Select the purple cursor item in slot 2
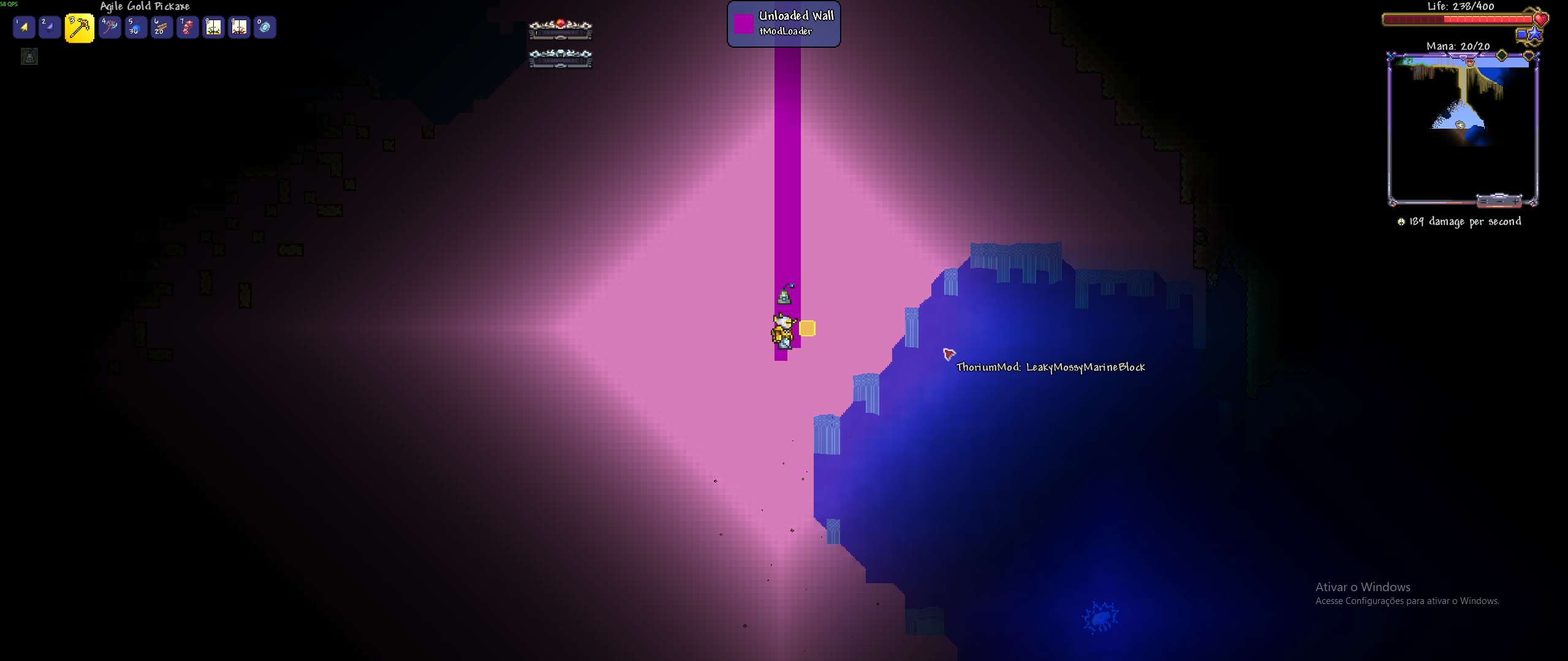 50,27
